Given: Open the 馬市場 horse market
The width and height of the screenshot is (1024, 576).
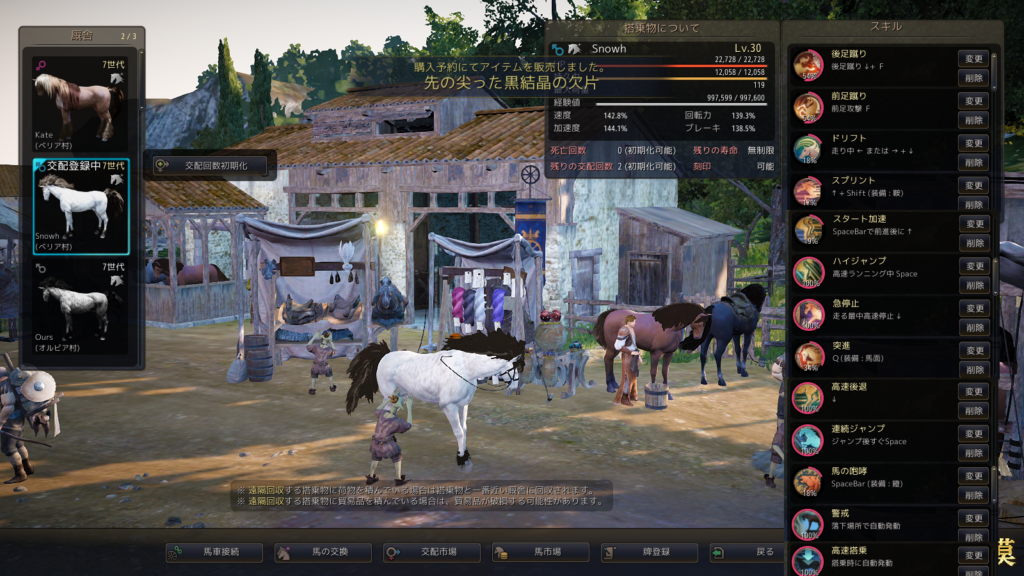Looking at the screenshot, I should click(x=541, y=552).
